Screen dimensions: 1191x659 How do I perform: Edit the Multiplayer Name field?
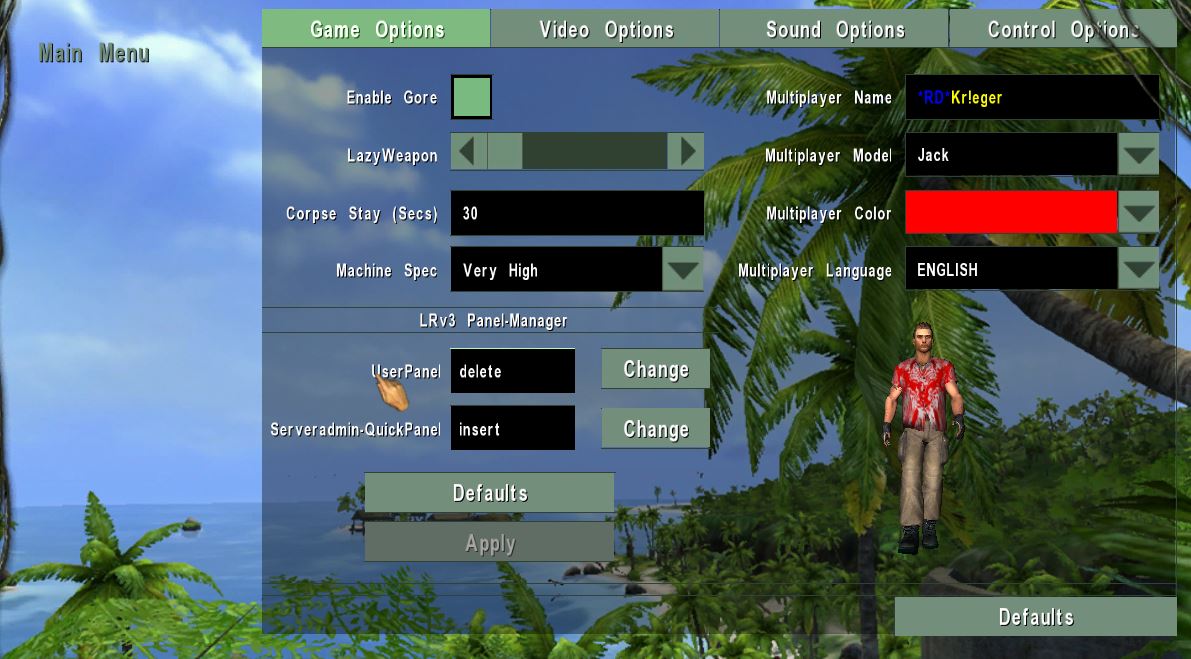1031,98
